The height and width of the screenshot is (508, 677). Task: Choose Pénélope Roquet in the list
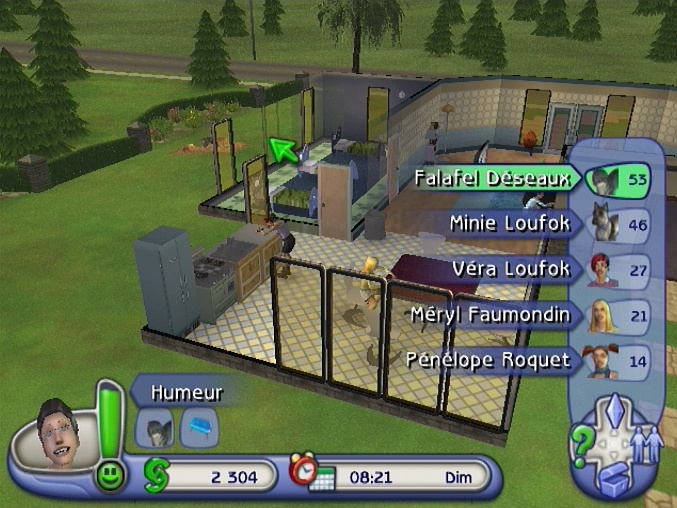tap(488, 360)
